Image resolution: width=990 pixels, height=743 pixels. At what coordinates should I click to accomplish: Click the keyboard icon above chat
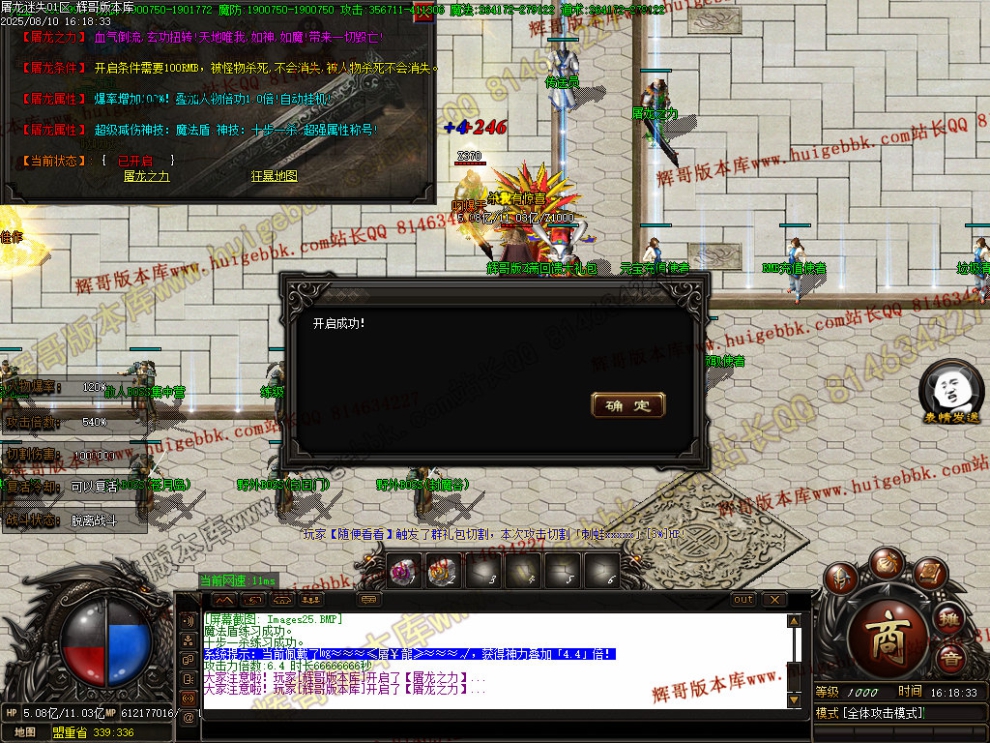369,599
